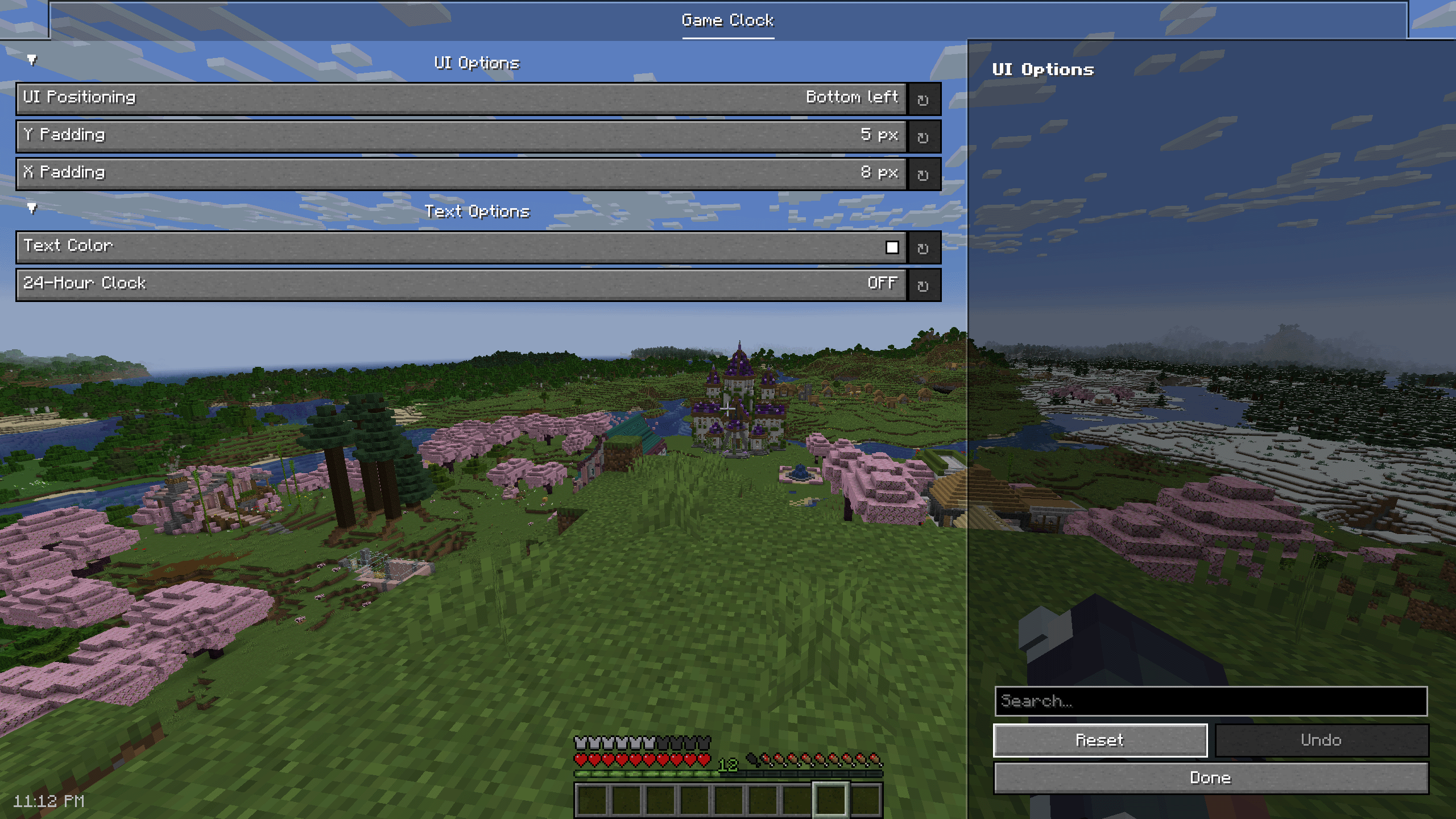Collapse the UI Options section
Image resolution: width=1456 pixels, height=819 pixels.
(x=31, y=59)
